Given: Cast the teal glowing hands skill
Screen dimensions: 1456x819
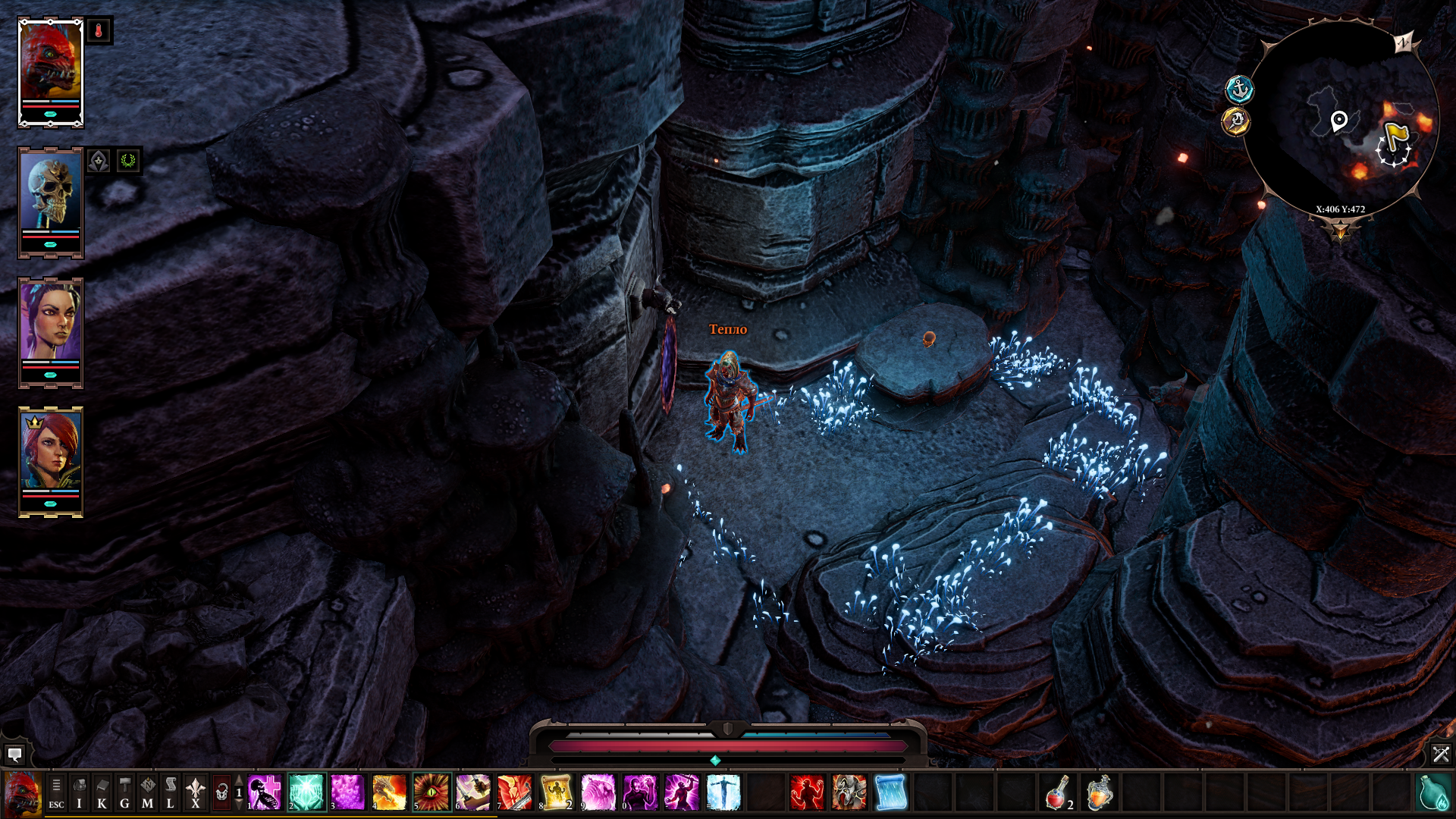Looking at the screenshot, I should coord(306,792).
